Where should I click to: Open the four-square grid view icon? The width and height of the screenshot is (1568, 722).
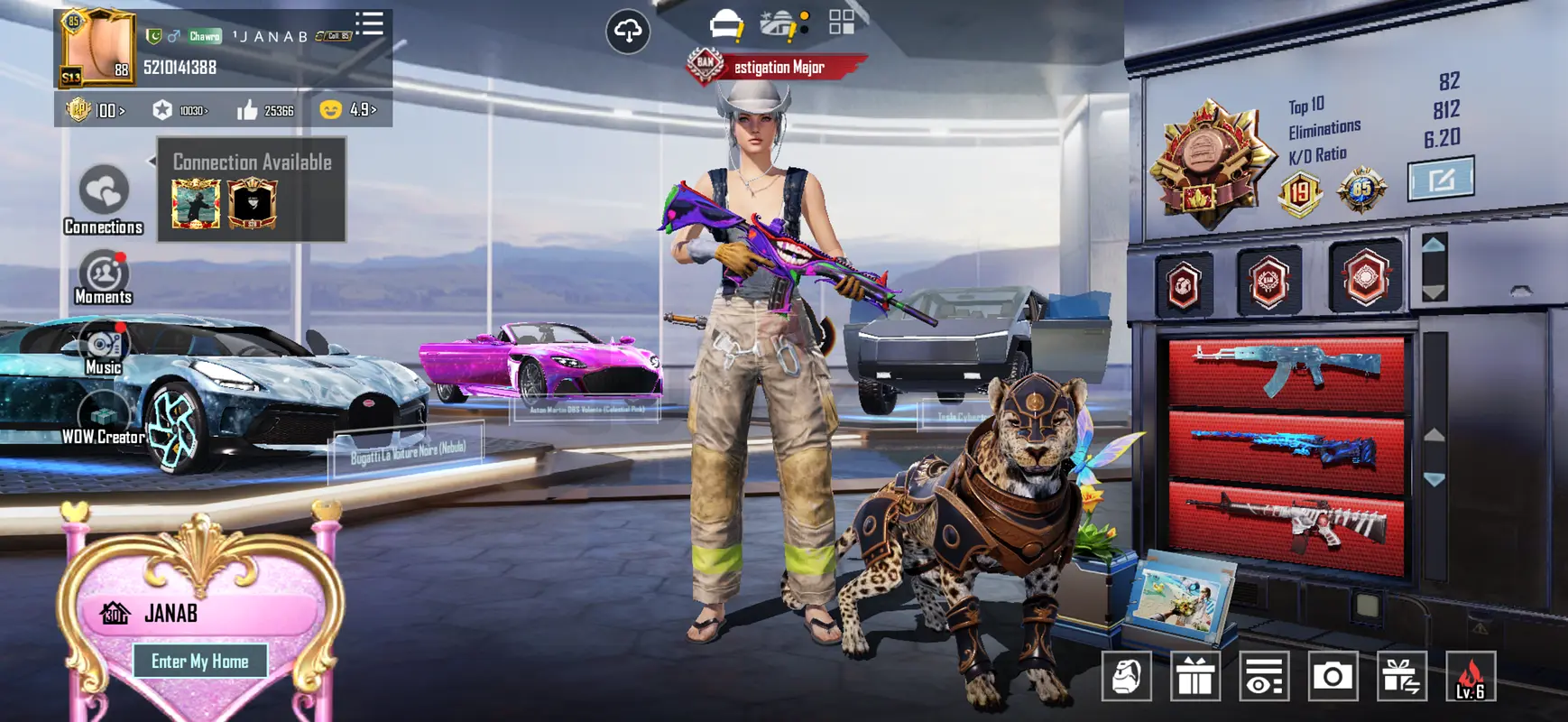(x=842, y=23)
